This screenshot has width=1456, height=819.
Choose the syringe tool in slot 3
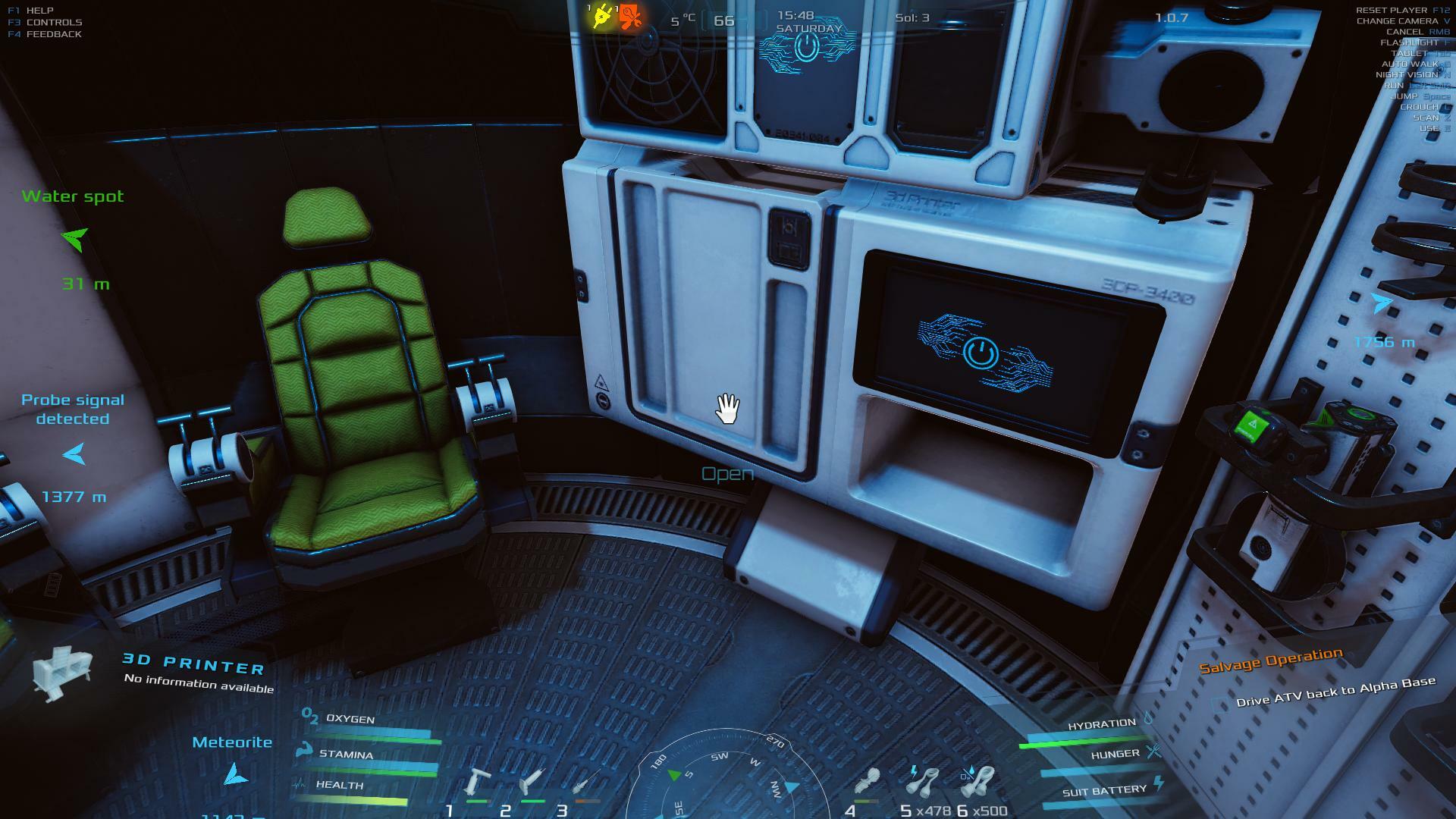point(587,781)
